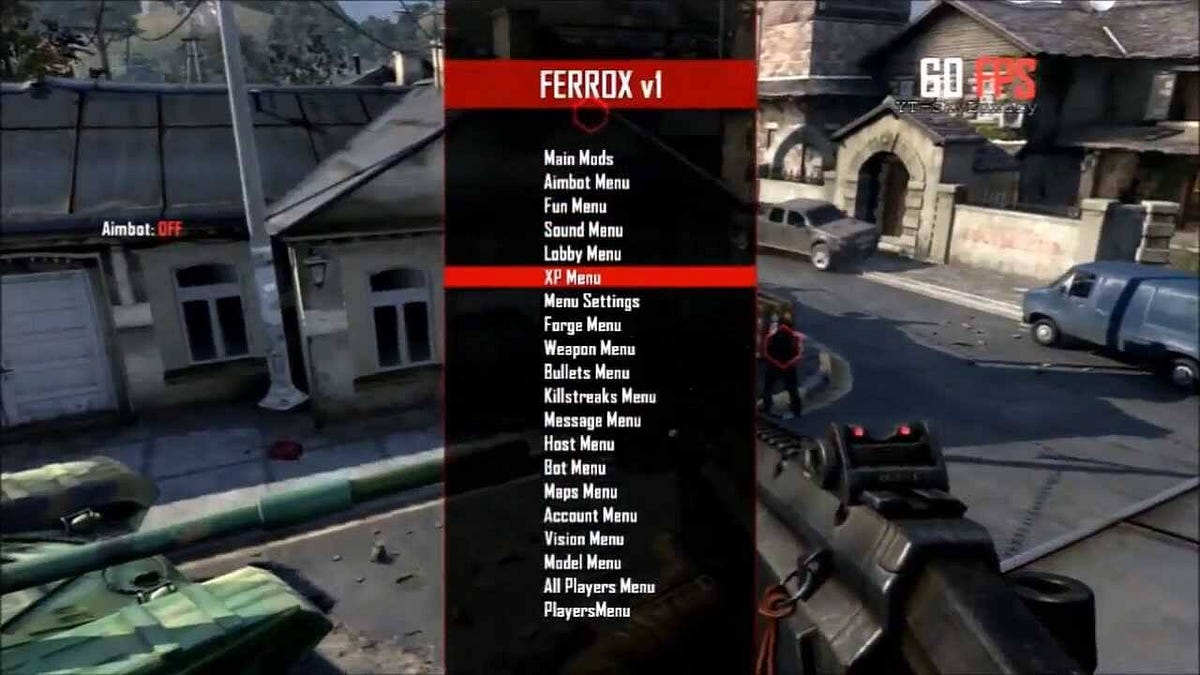Open the Lobby Menu
This screenshot has height=675, width=1200.
pyautogui.click(x=582, y=254)
